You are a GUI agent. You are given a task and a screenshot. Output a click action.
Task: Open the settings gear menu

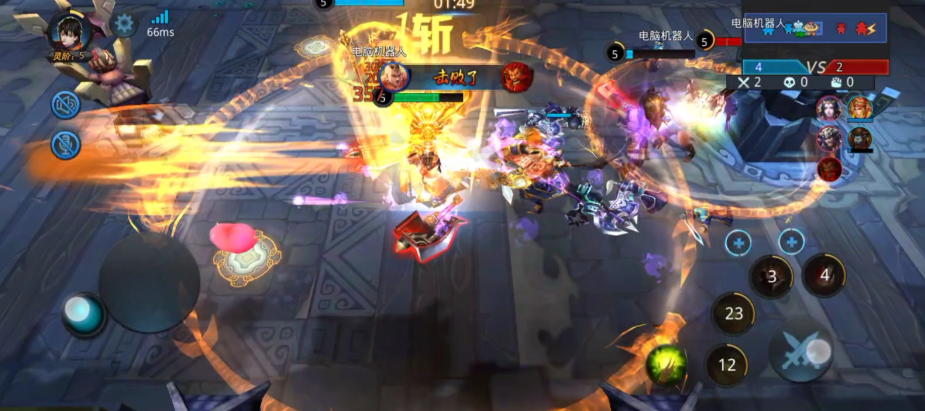pyautogui.click(x=123, y=24)
